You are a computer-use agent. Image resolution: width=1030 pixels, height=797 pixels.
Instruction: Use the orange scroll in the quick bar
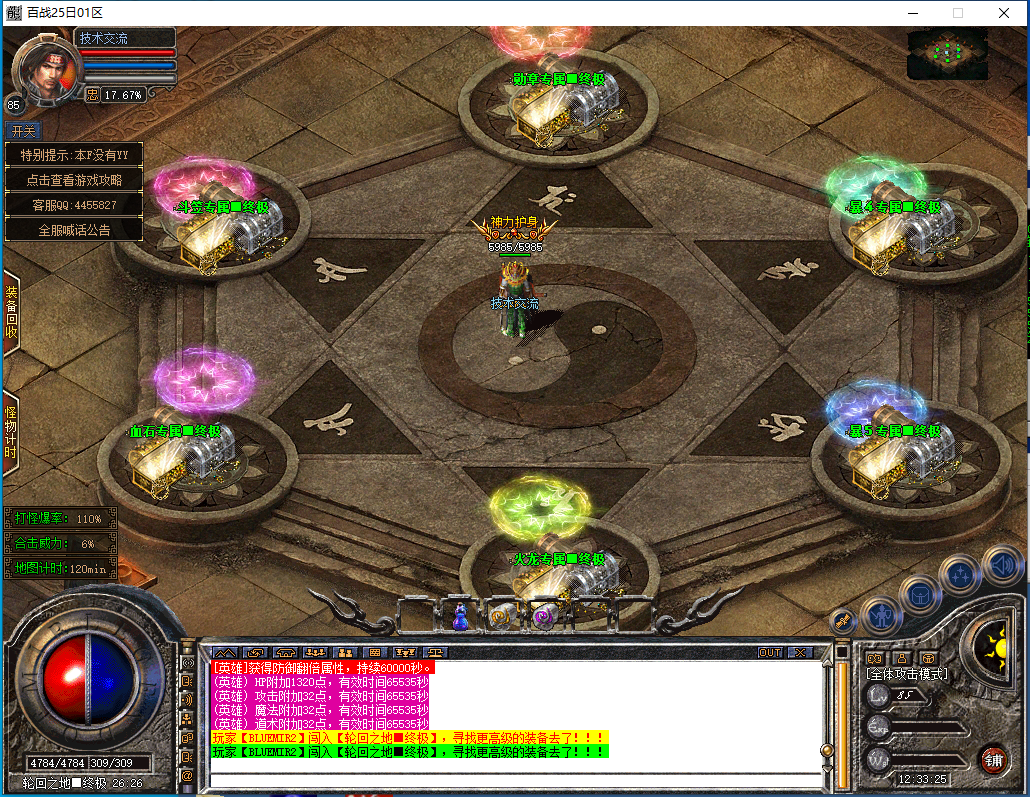point(501,618)
